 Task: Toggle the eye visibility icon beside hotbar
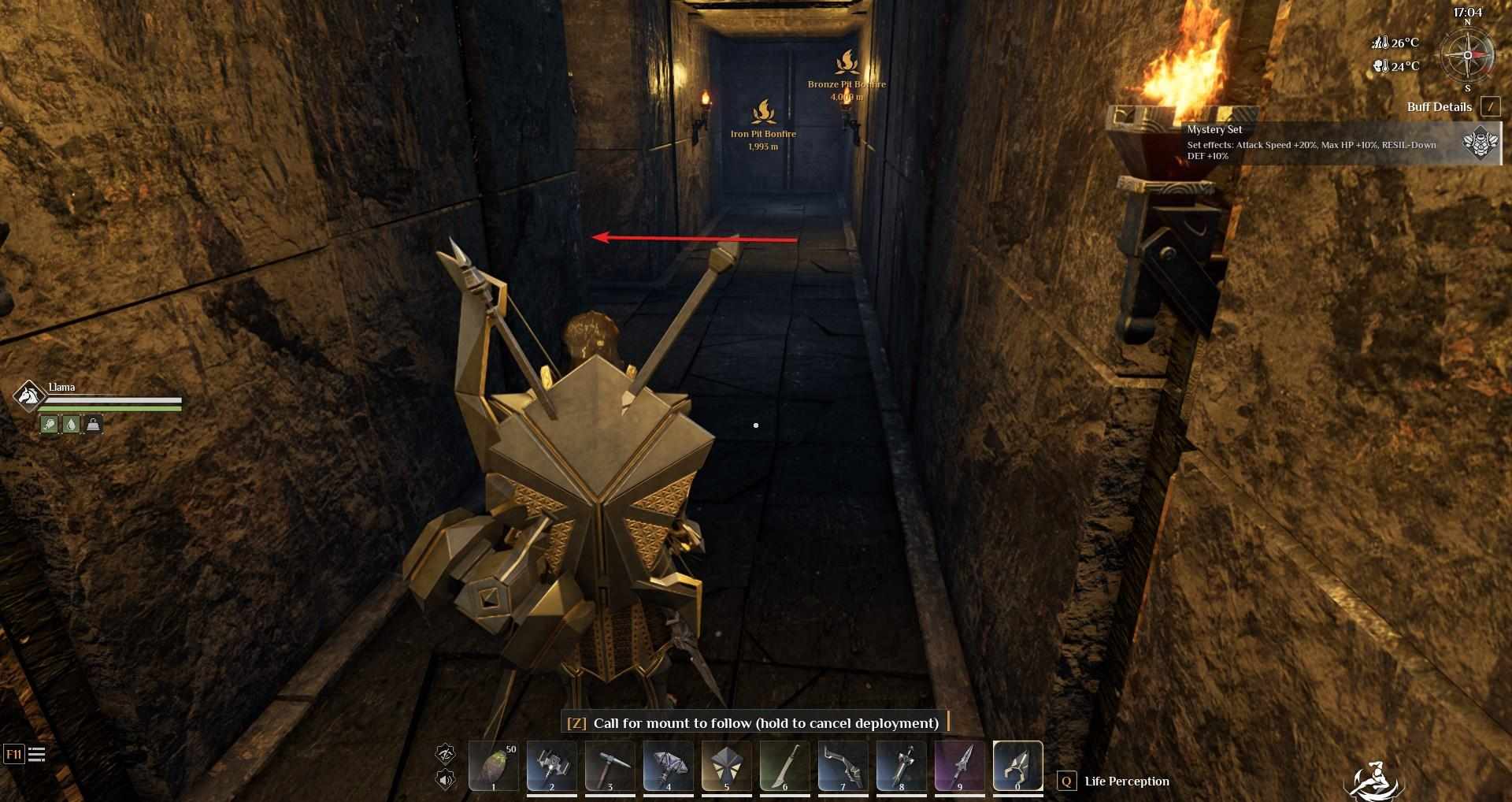coord(446,753)
